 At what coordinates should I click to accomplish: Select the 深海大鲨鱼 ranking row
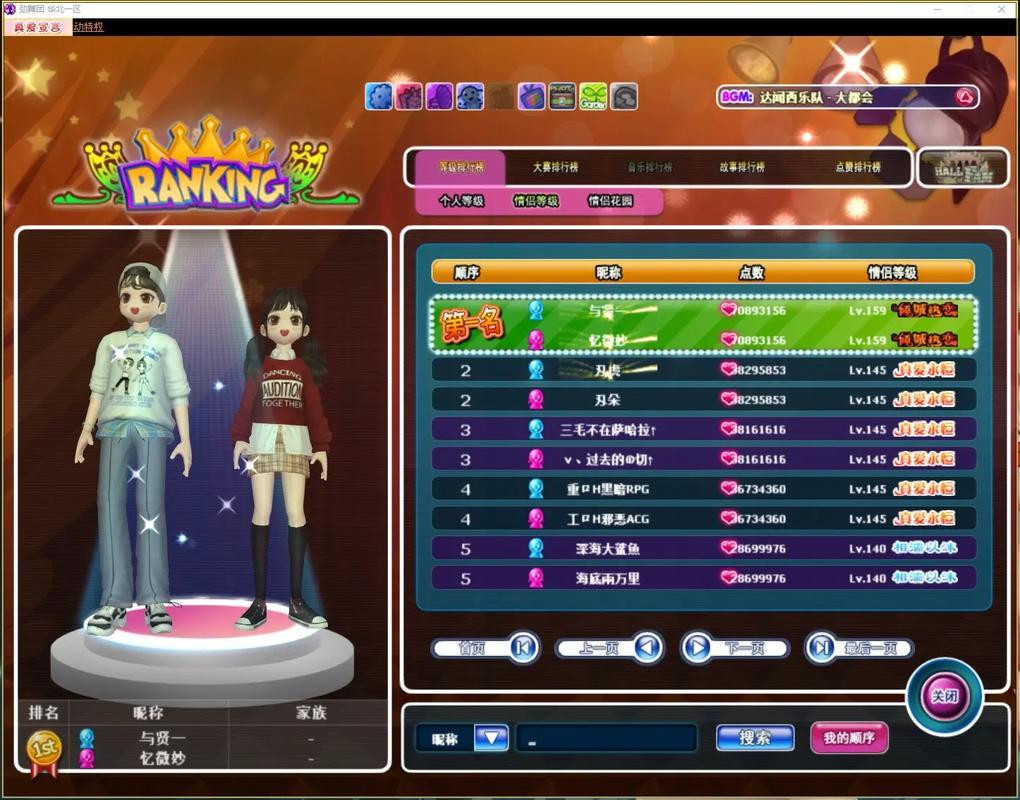[702, 548]
